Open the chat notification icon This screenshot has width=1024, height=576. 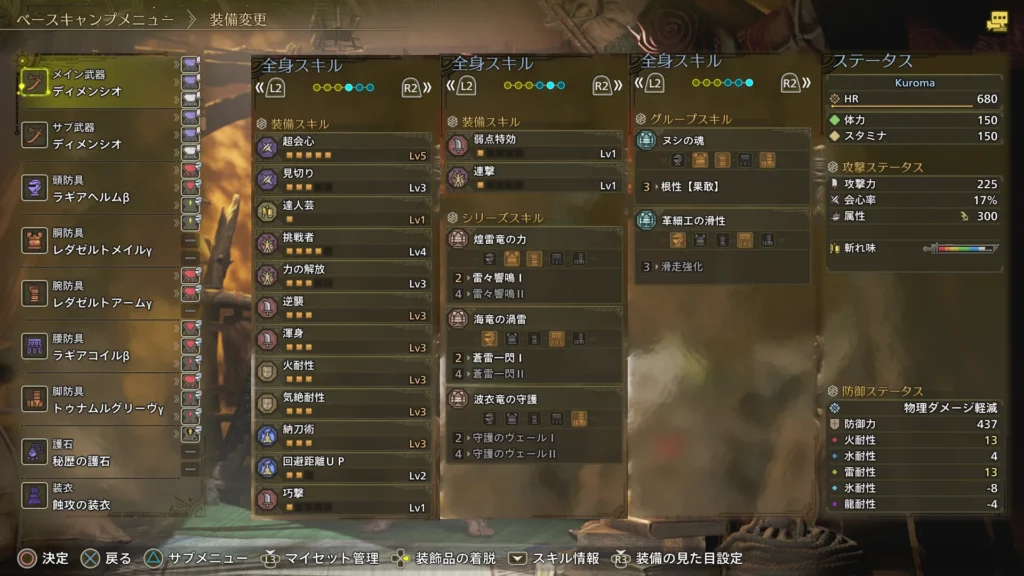pyautogui.click(x=996, y=21)
